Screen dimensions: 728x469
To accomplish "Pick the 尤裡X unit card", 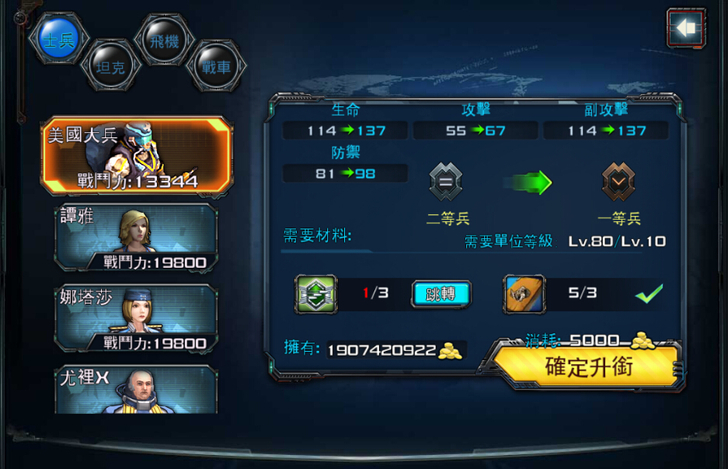I will tap(137, 389).
